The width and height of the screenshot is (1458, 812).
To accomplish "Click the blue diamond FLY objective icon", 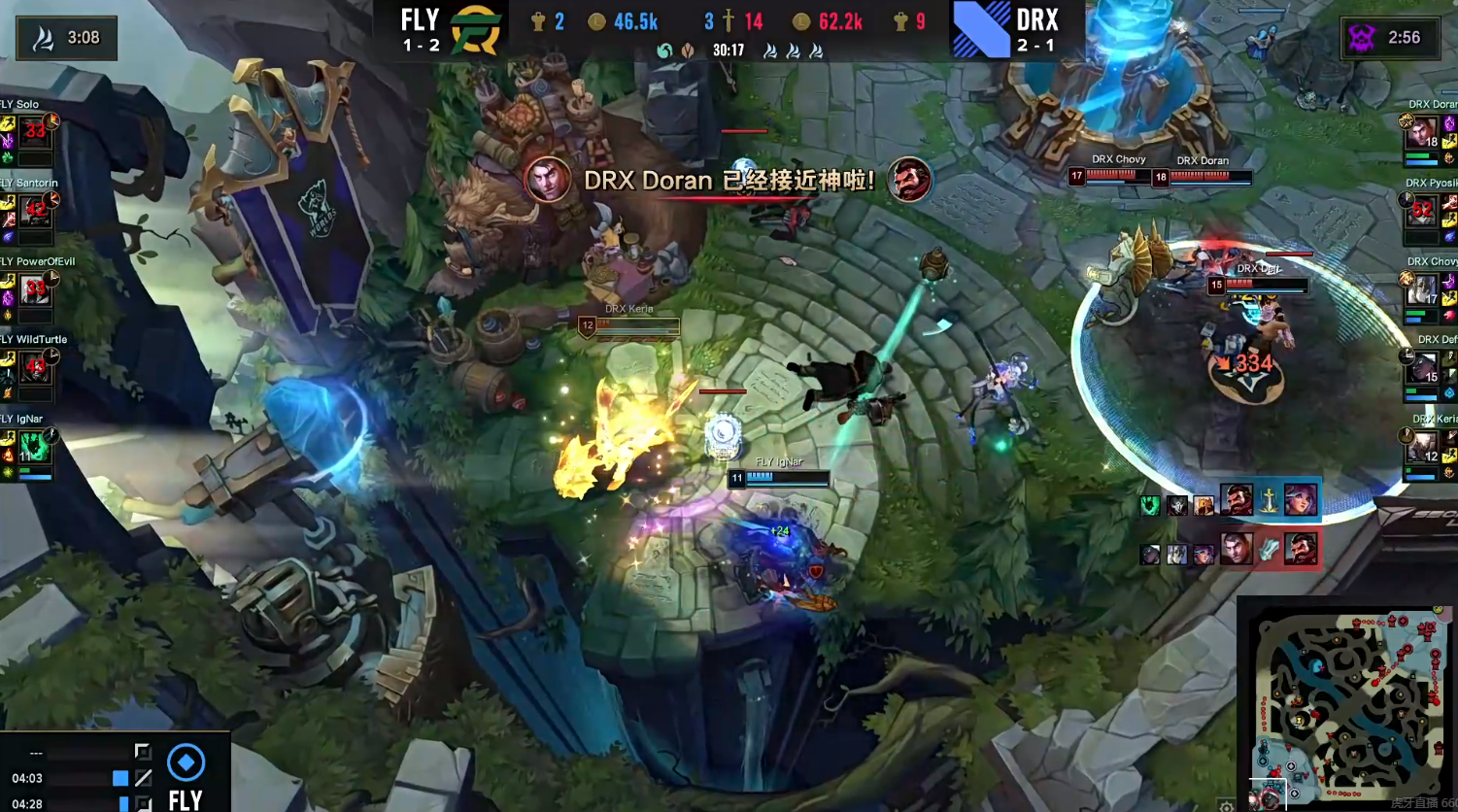I will point(186,762).
